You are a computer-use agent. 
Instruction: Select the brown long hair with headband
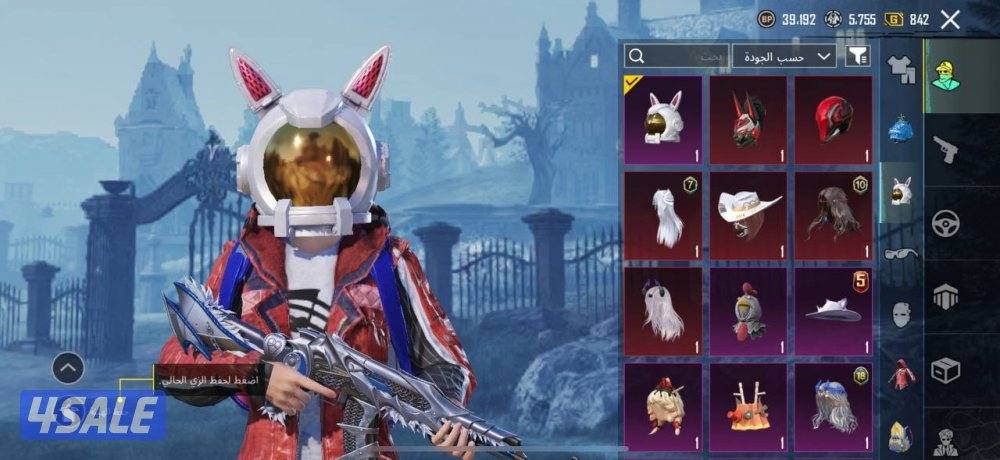coord(833,215)
